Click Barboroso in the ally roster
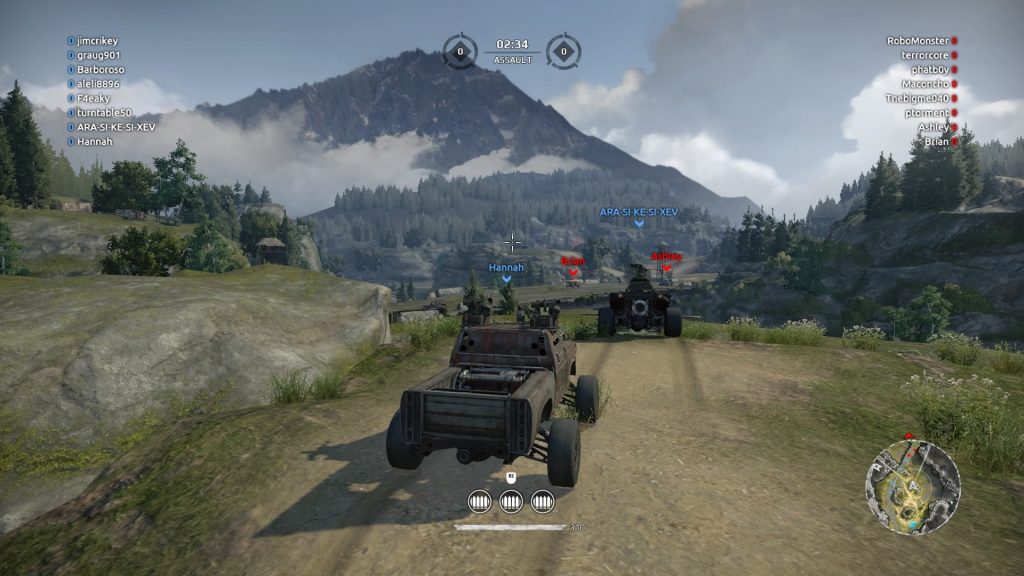The image size is (1024, 576). point(101,70)
